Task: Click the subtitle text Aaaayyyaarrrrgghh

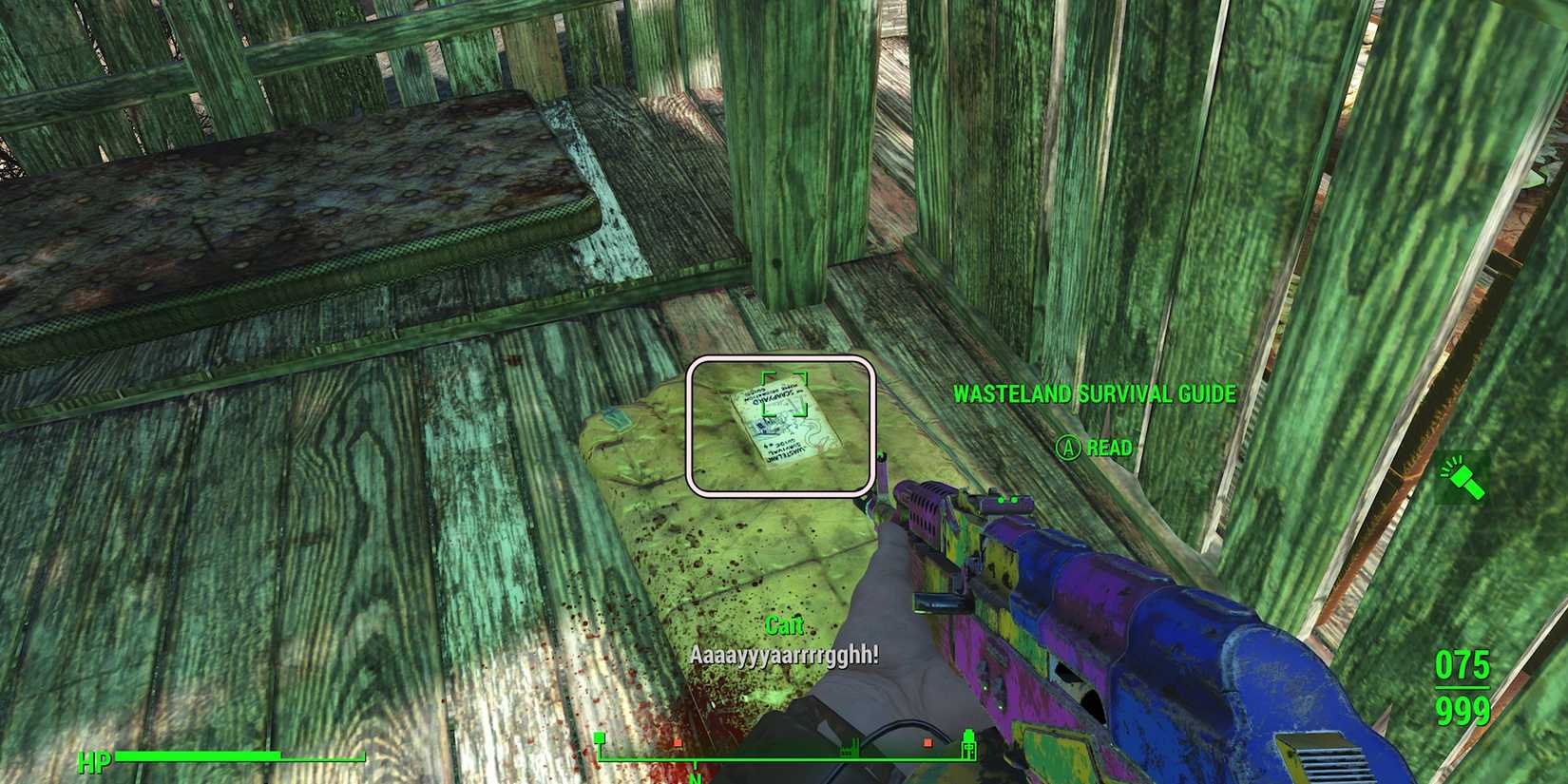Action: coord(785,656)
